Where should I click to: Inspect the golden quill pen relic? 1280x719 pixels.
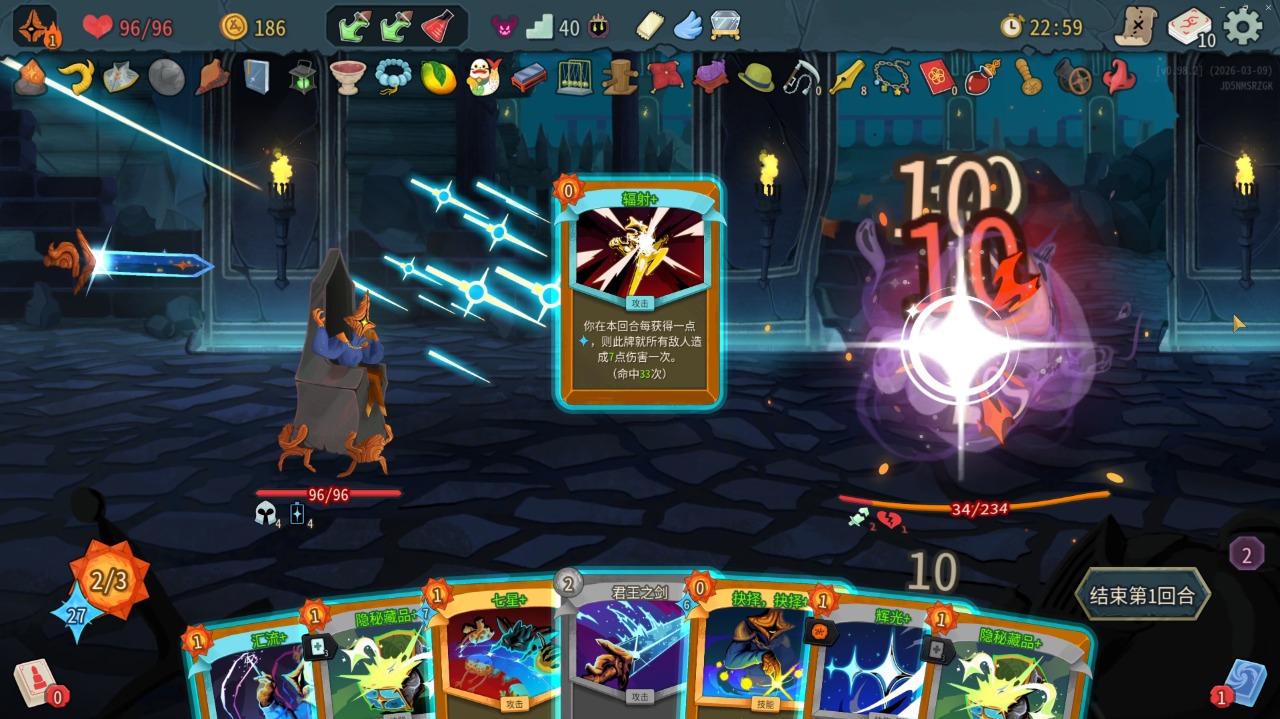tap(846, 77)
